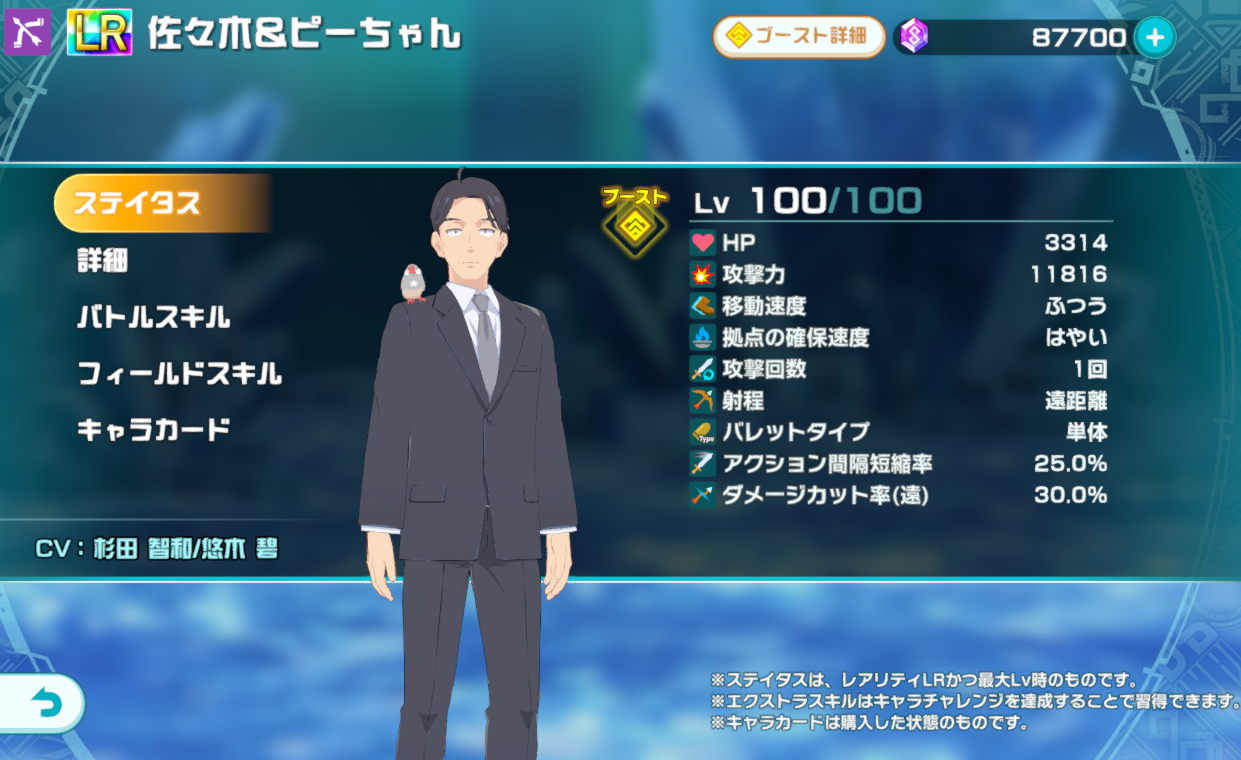
Task: Switch to the 詳細 tab
Action: pyautogui.click(x=103, y=261)
